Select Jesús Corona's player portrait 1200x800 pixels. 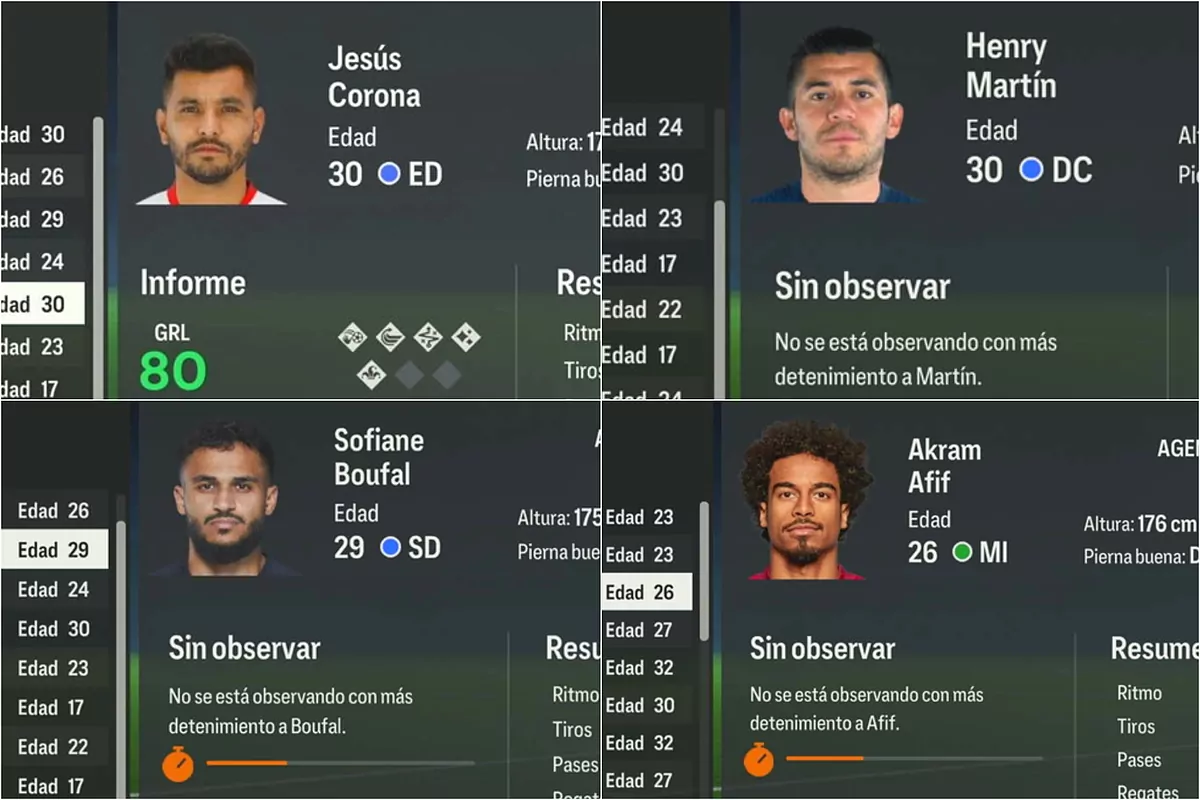click(x=210, y=122)
